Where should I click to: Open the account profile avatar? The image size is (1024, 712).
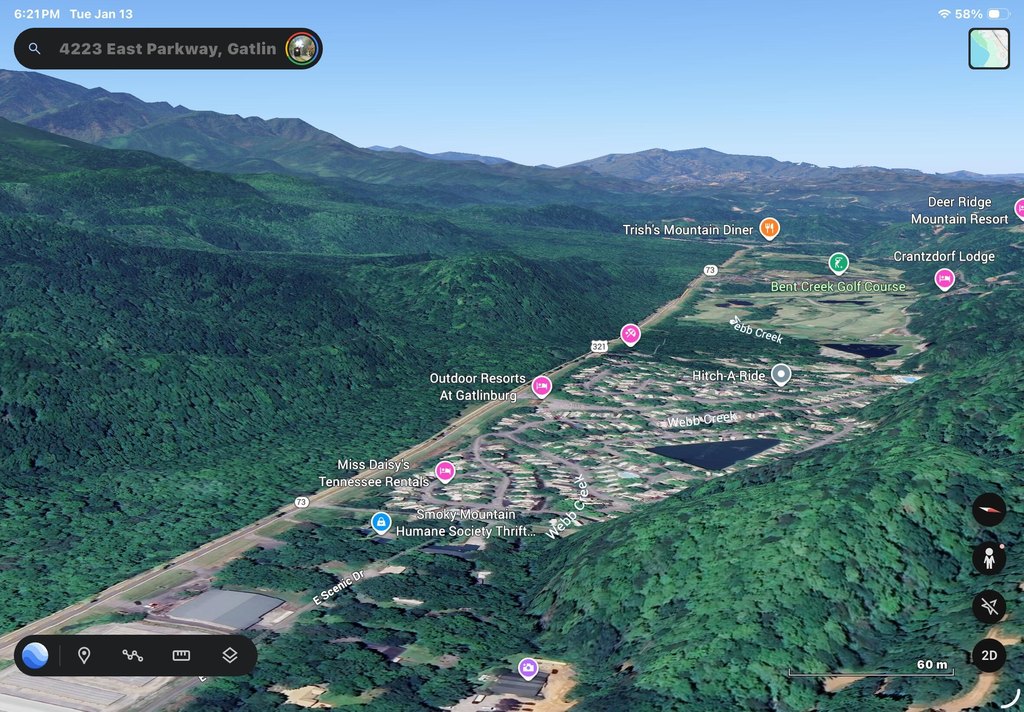(x=301, y=48)
